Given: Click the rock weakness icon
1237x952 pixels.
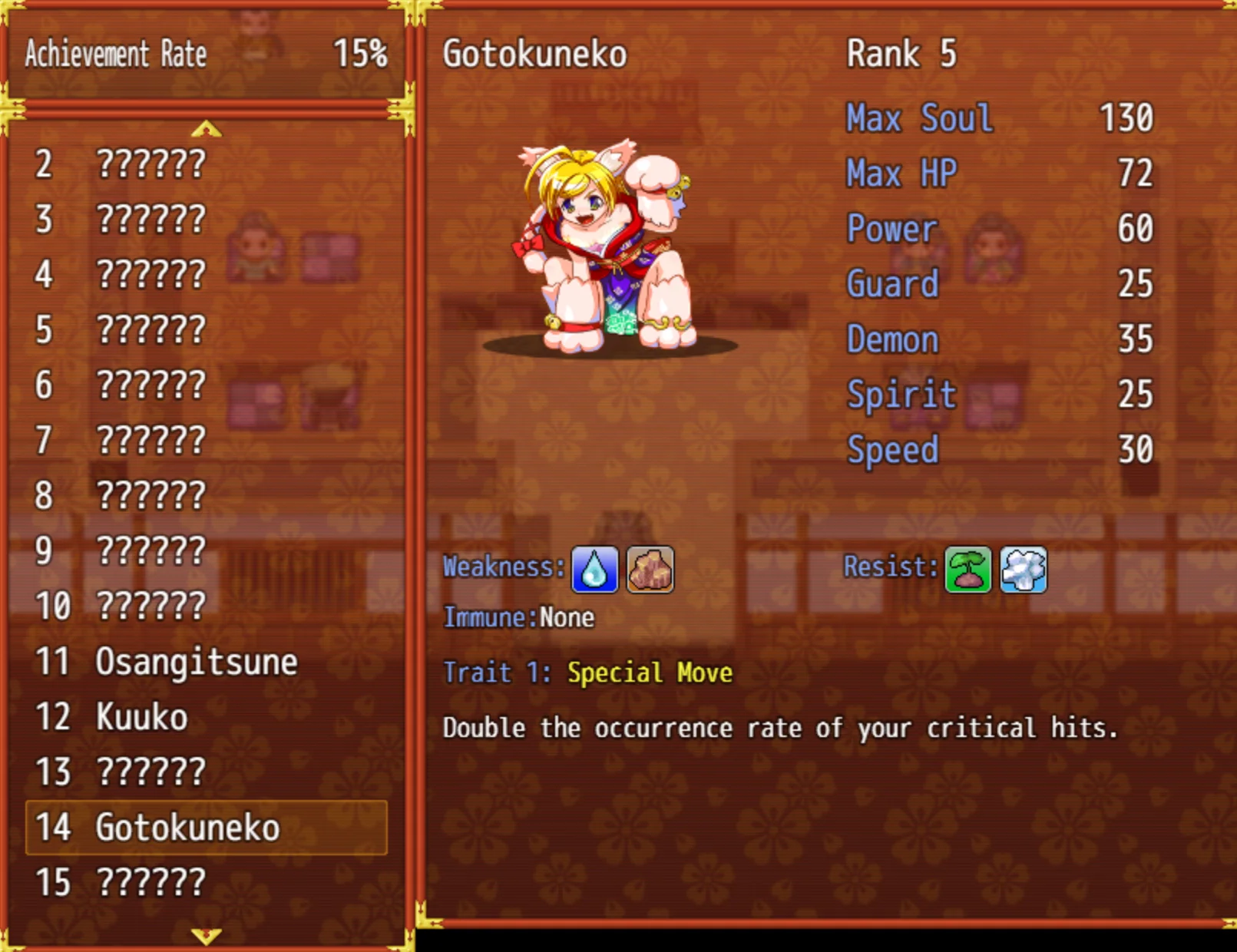Looking at the screenshot, I should coord(650,570).
